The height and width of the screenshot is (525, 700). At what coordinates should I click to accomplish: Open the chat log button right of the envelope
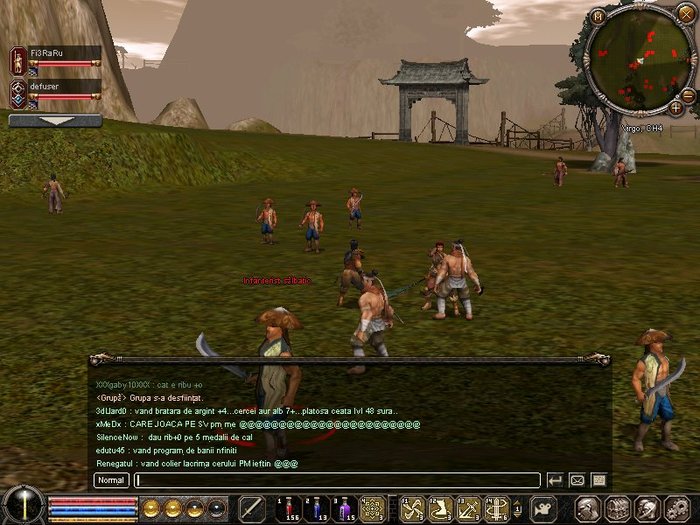click(x=599, y=481)
